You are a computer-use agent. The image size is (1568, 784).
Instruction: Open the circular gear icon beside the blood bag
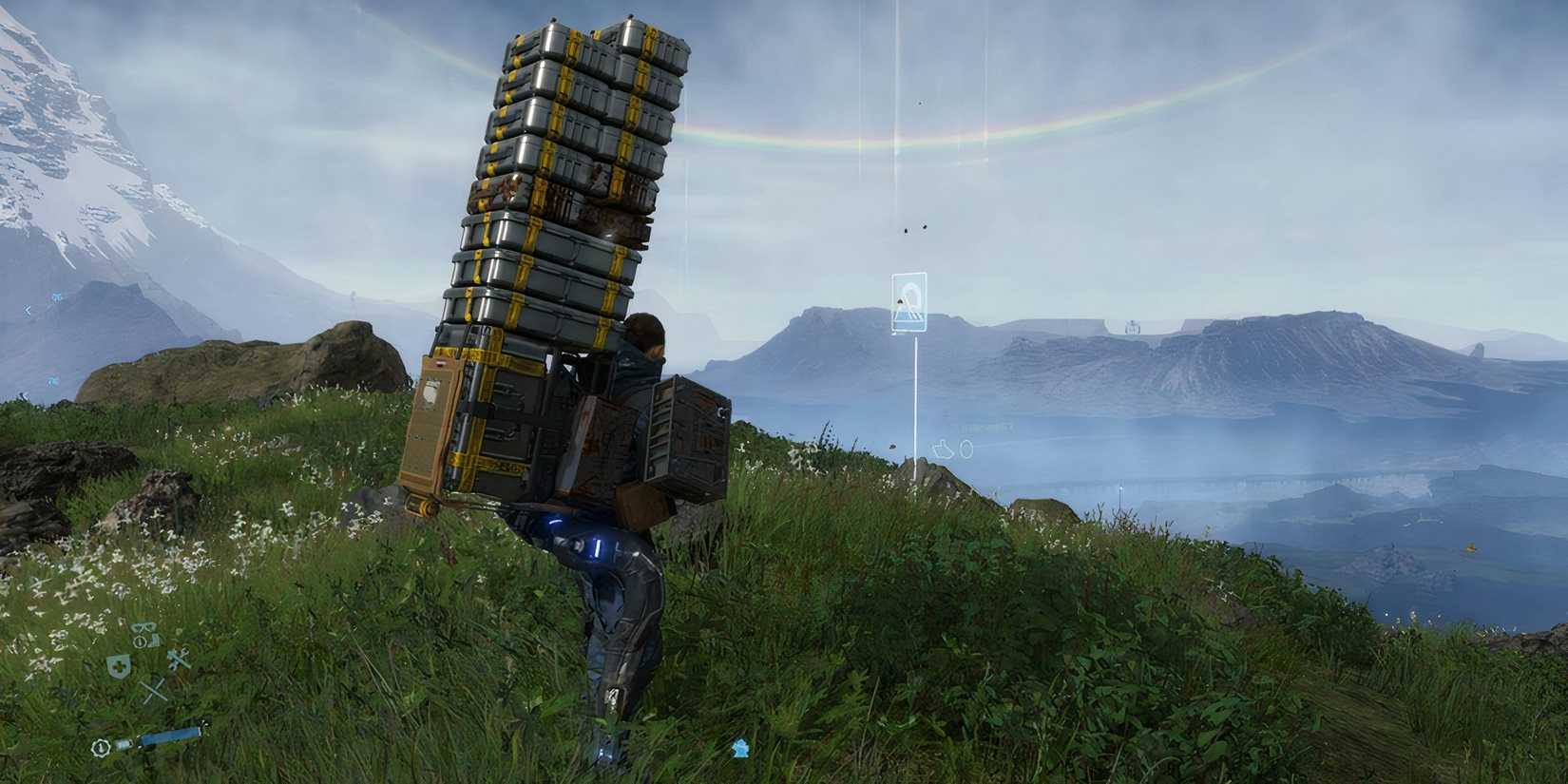tap(101, 747)
